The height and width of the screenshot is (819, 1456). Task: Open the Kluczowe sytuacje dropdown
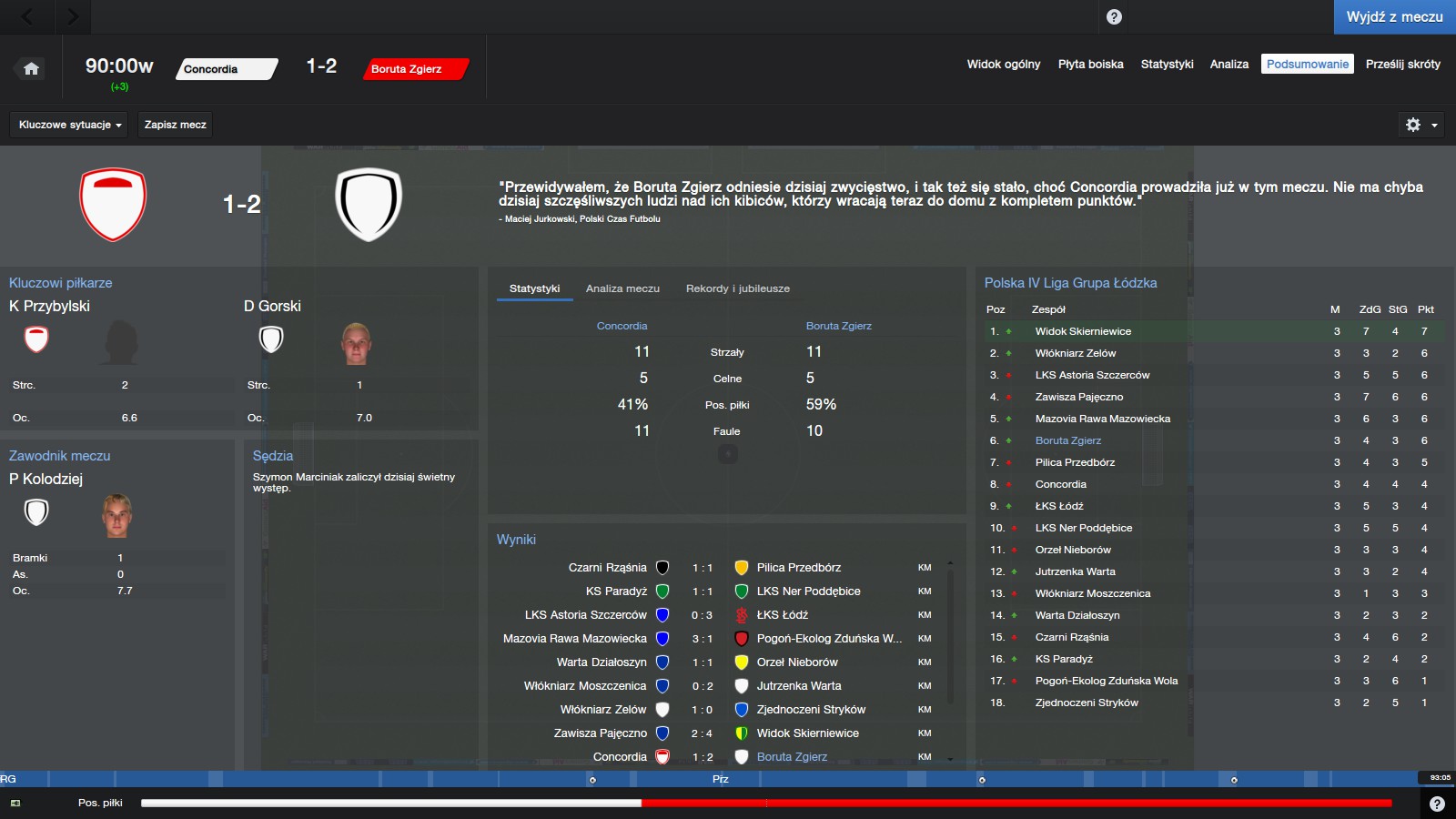(69, 125)
